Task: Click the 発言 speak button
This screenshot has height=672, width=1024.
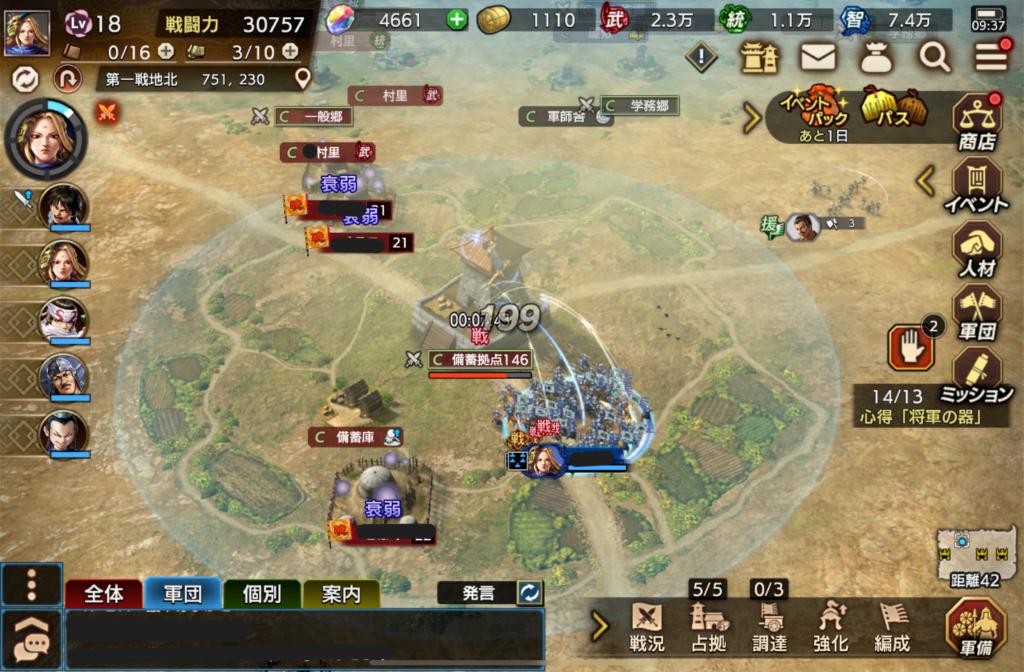Action: [x=478, y=593]
